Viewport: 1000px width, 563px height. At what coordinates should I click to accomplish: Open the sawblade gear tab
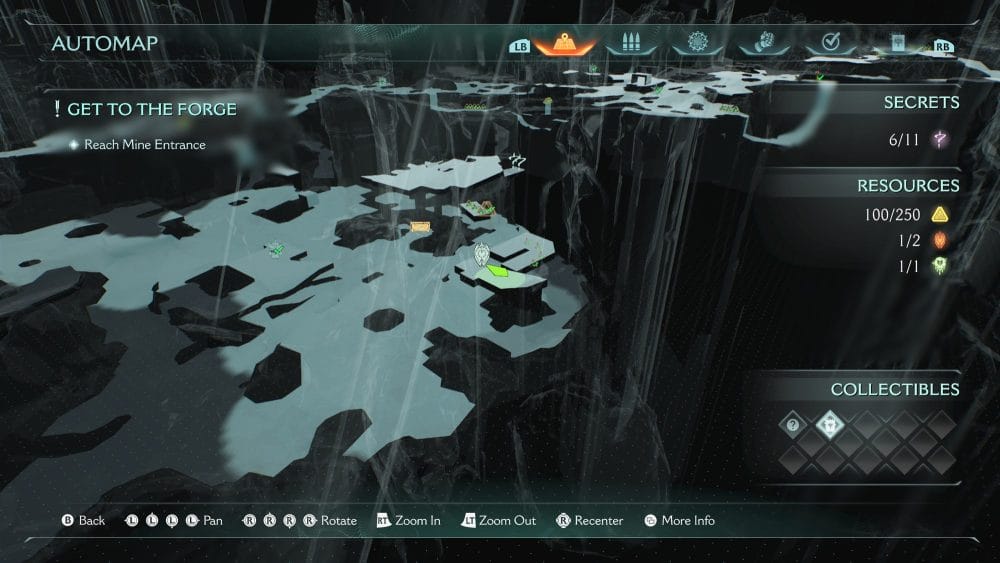click(x=697, y=44)
